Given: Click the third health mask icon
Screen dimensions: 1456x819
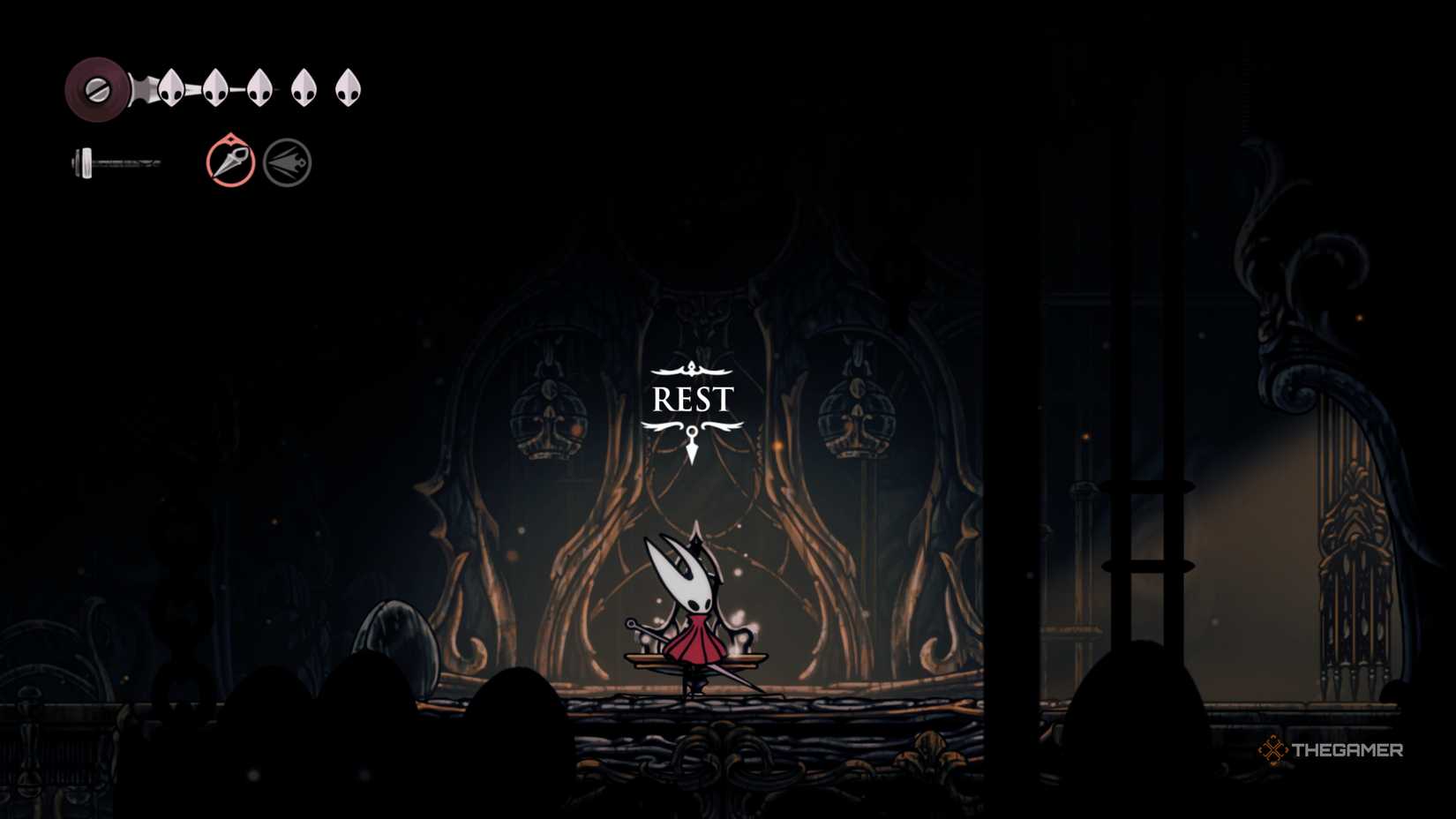Looking at the screenshot, I should pos(259,90).
